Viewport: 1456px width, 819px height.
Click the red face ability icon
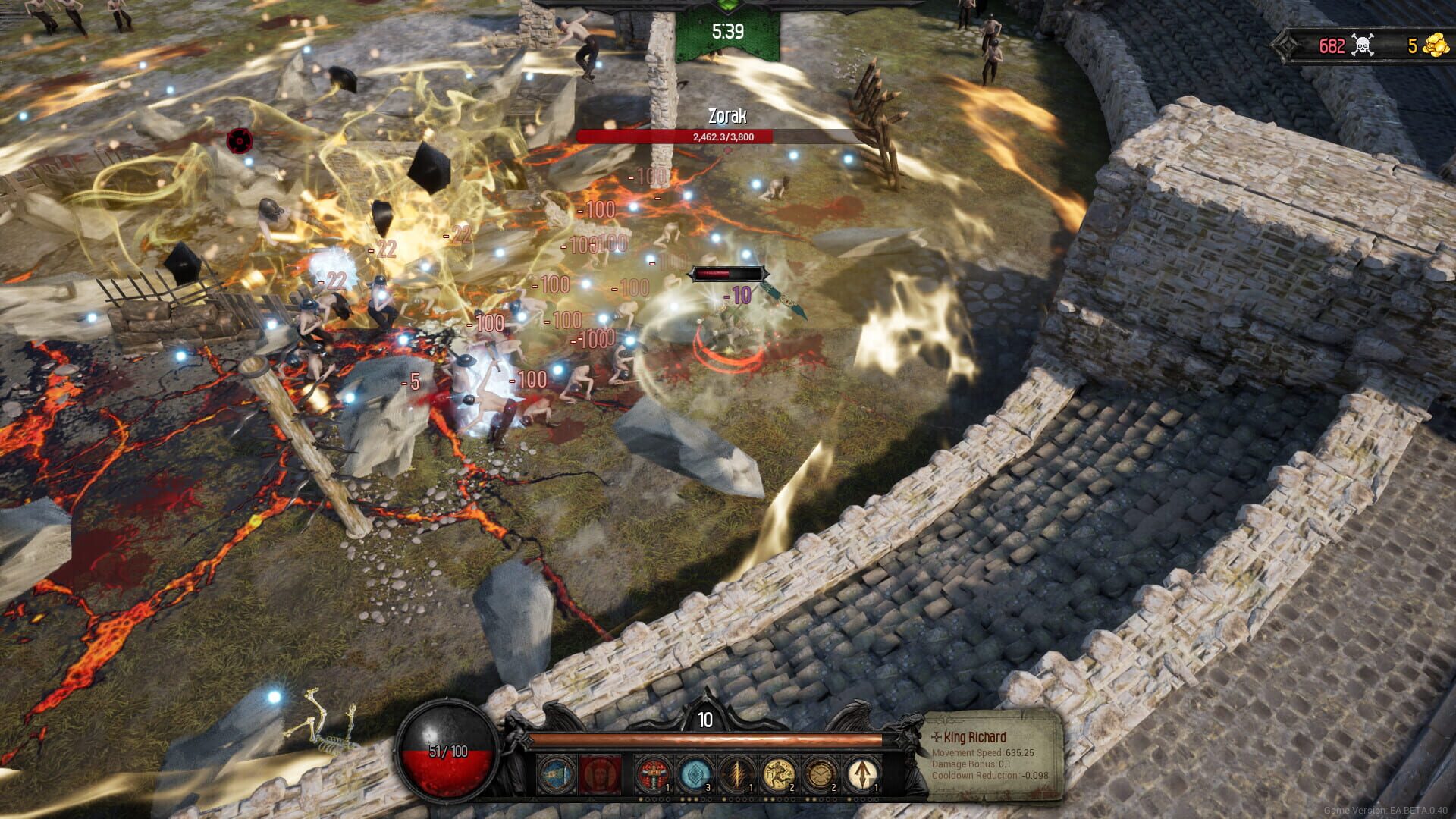tap(600, 773)
